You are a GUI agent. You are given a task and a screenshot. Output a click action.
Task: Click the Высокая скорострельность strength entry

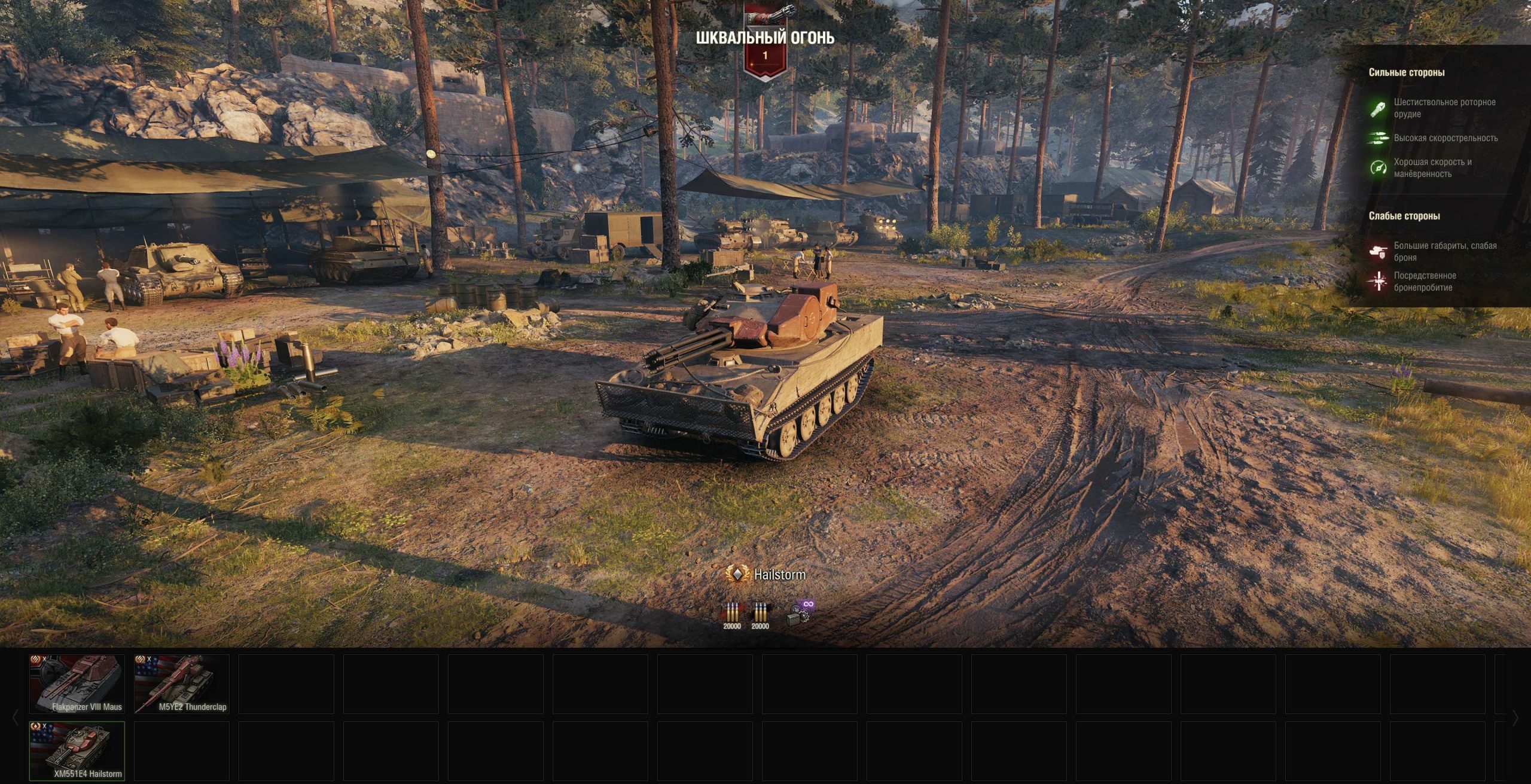[1445, 138]
